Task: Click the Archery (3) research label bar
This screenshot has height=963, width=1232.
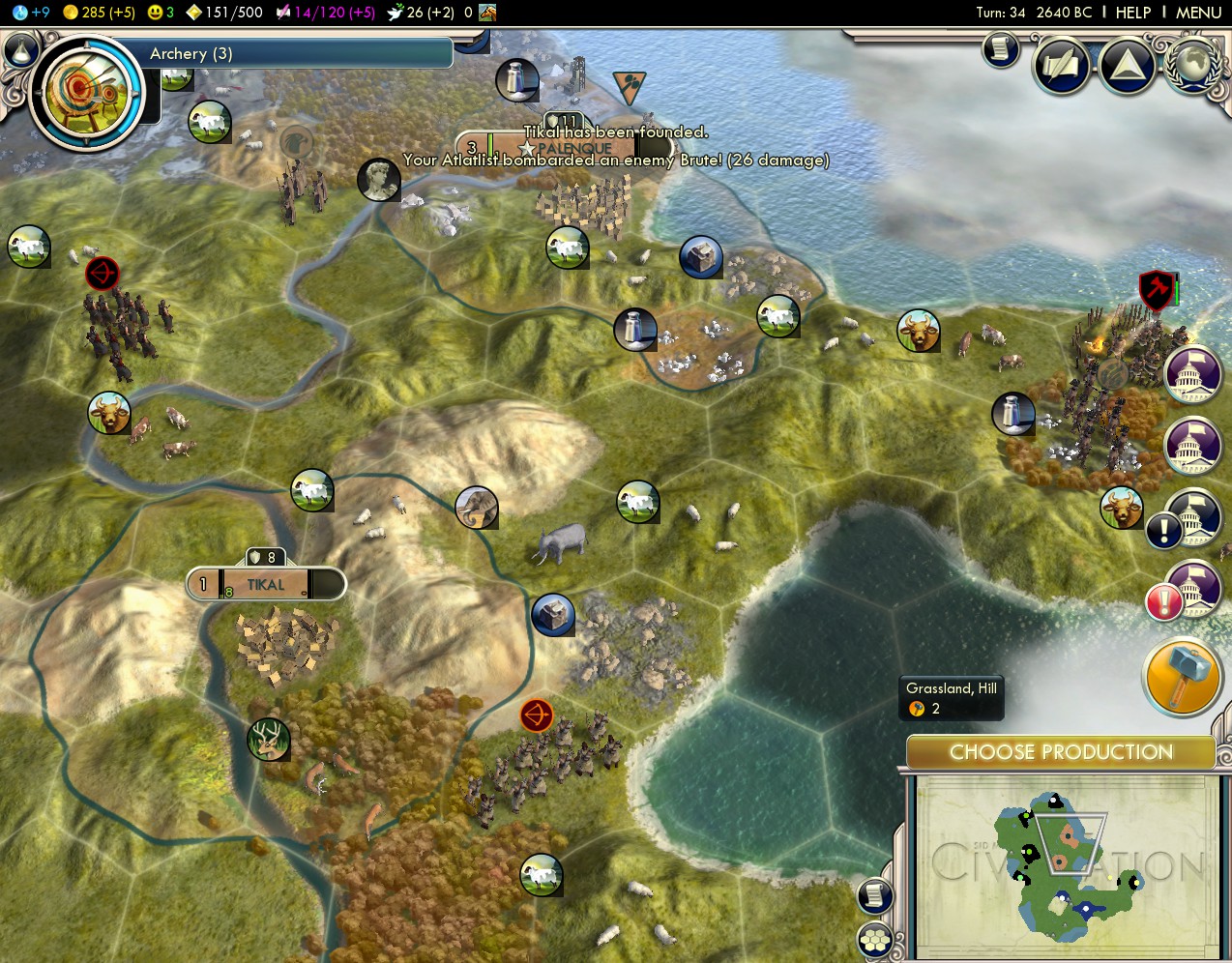Action: (x=290, y=54)
